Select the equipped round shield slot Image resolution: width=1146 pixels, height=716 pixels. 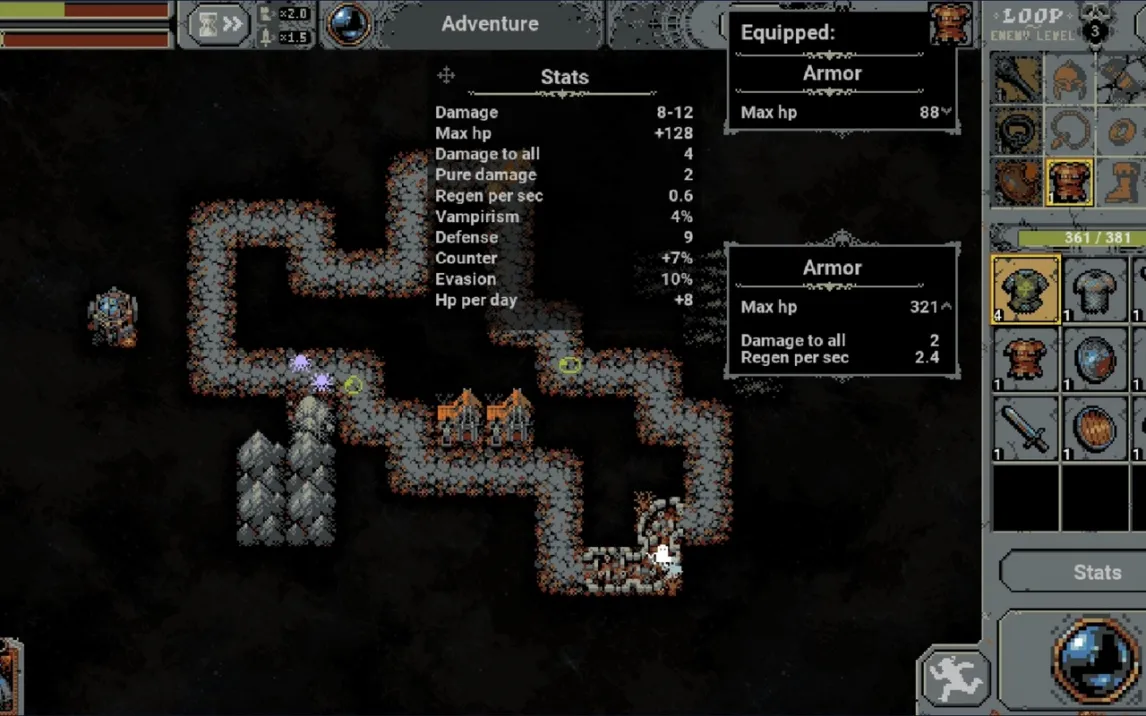1019,183
